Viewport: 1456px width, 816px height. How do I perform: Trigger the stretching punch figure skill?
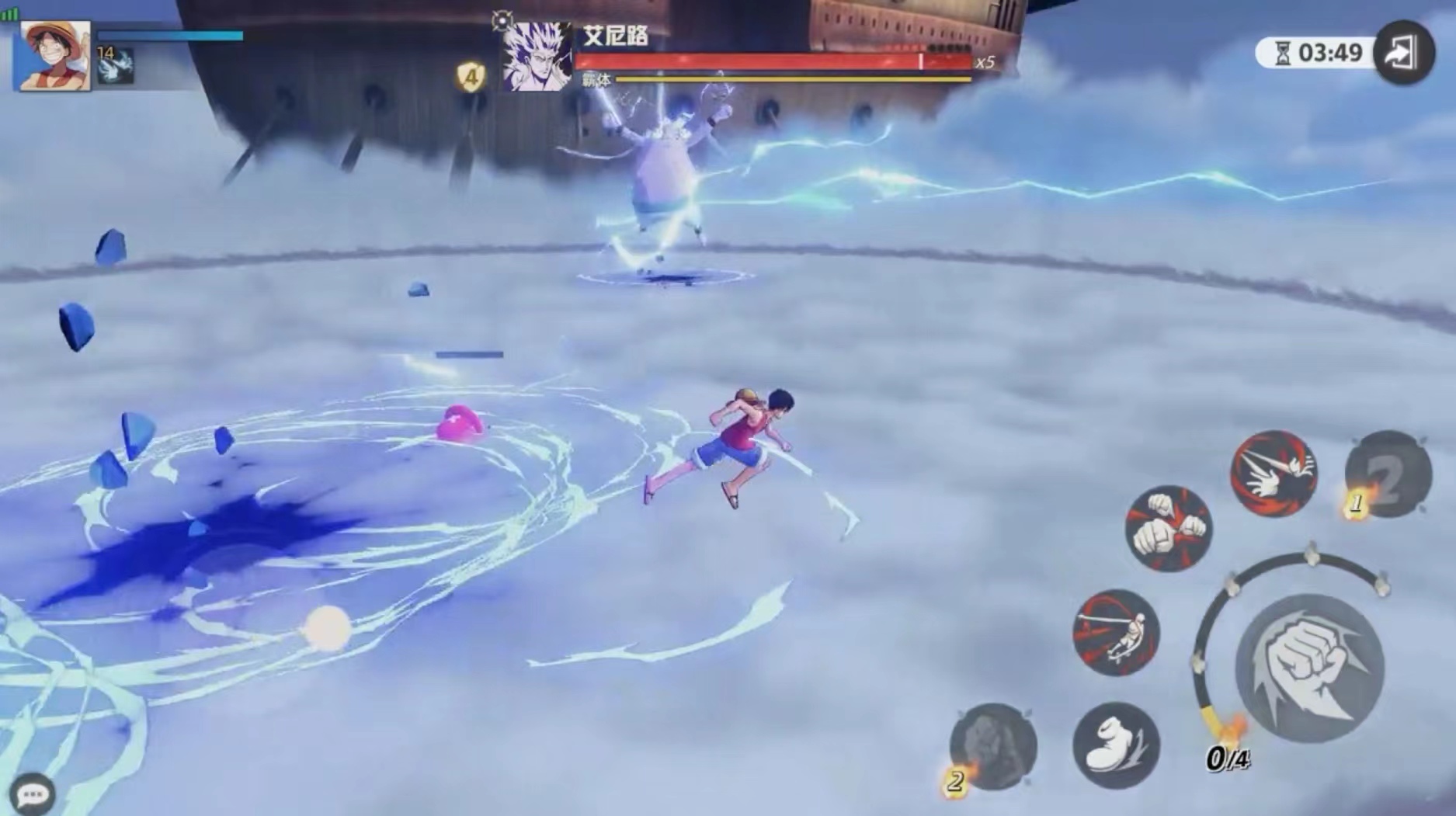click(x=1116, y=632)
